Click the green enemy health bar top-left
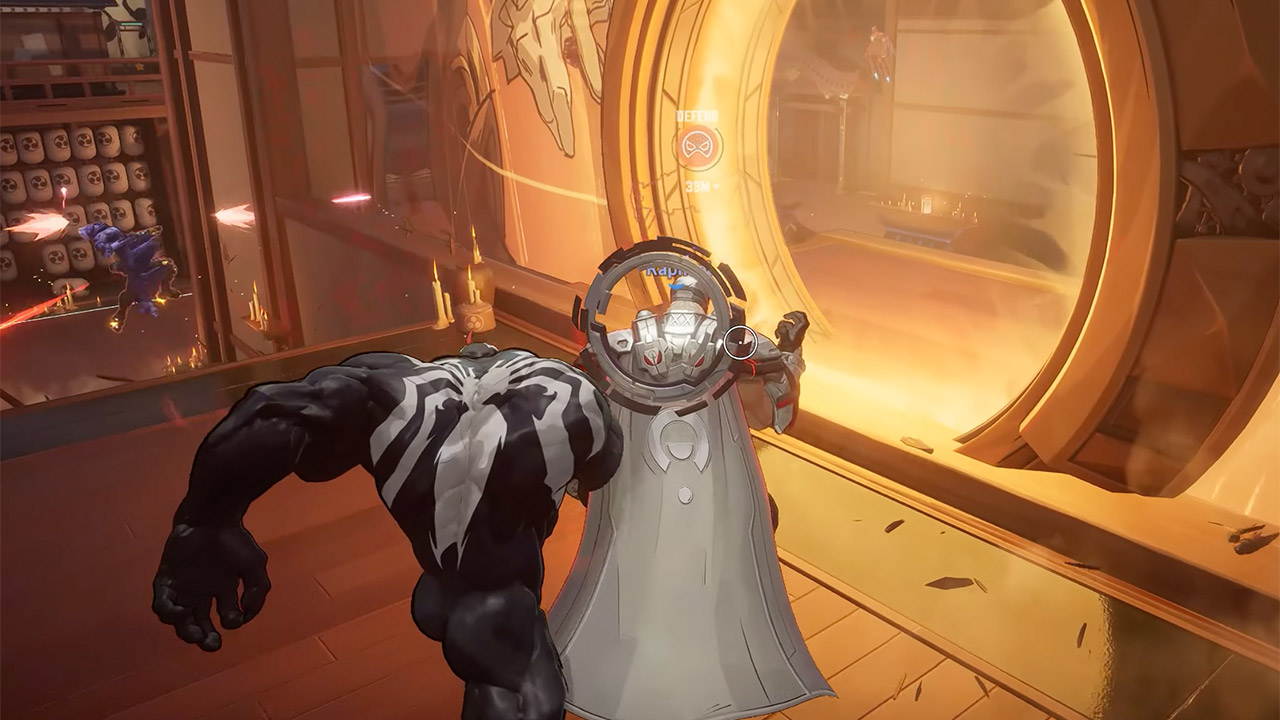Screen dimensions: 1280x720 (x=131, y=24)
